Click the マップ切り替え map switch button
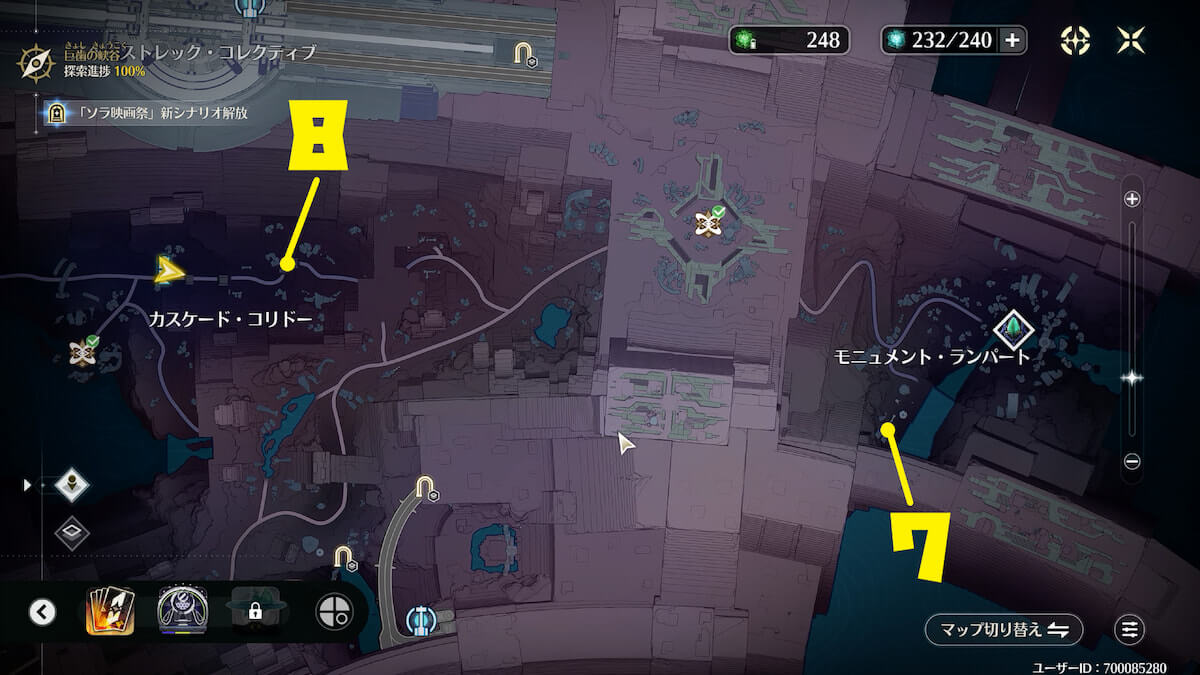This screenshot has width=1200, height=675. 1003,630
